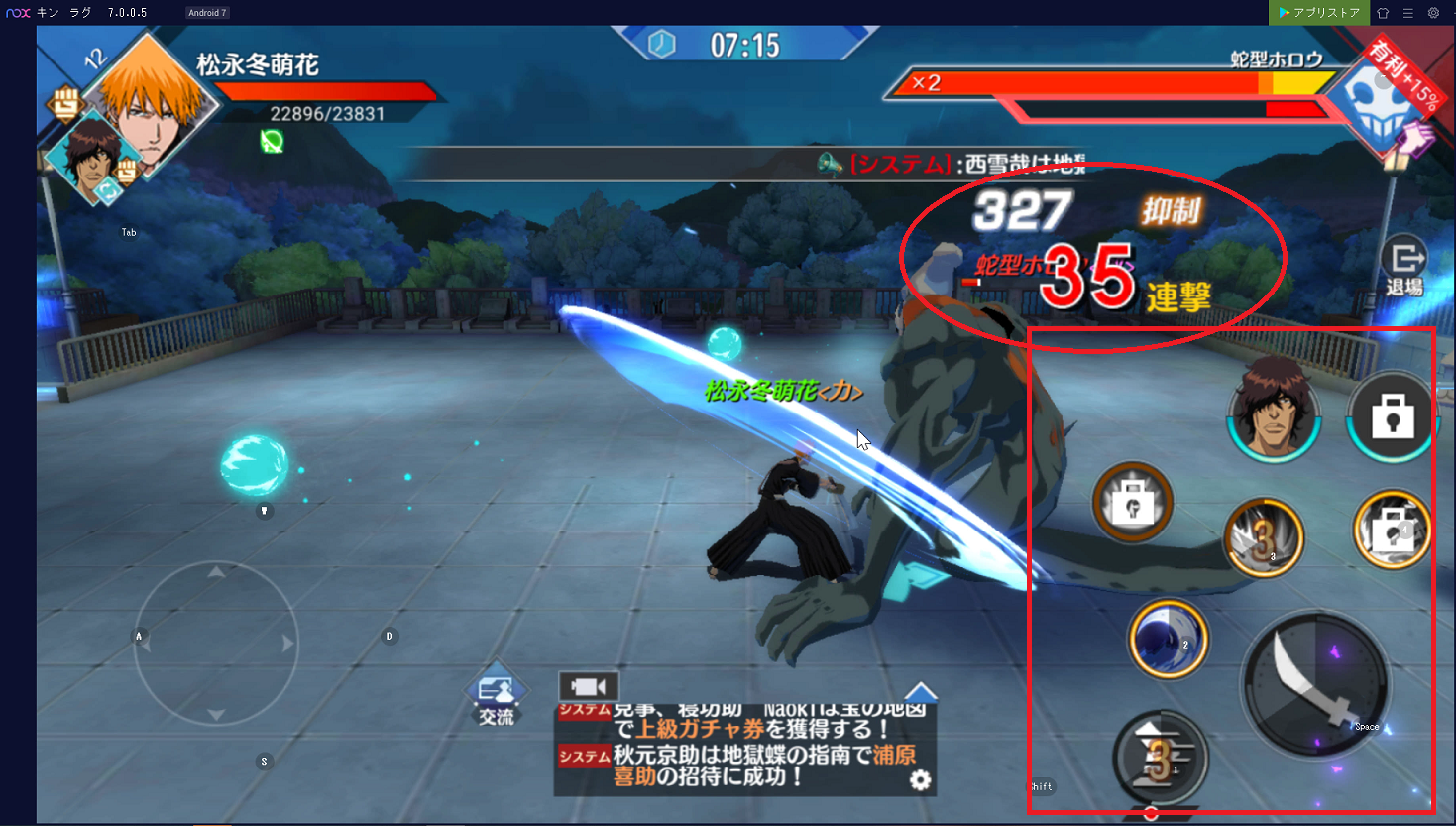The height and width of the screenshot is (826, 1456).
Task: Tap the green buff status icon
Action: click(272, 142)
